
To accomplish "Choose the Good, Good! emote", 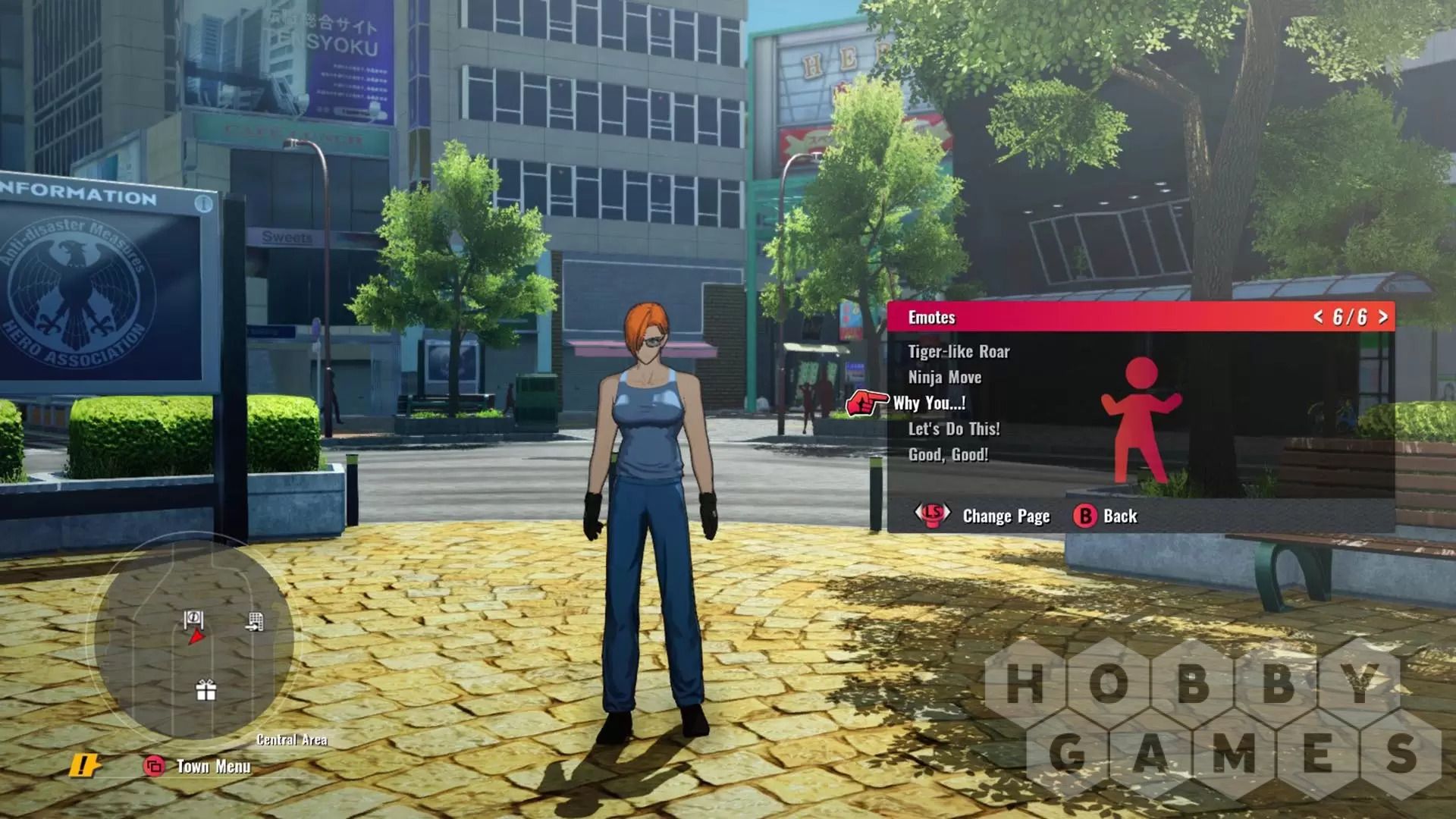I will coord(948,455).
